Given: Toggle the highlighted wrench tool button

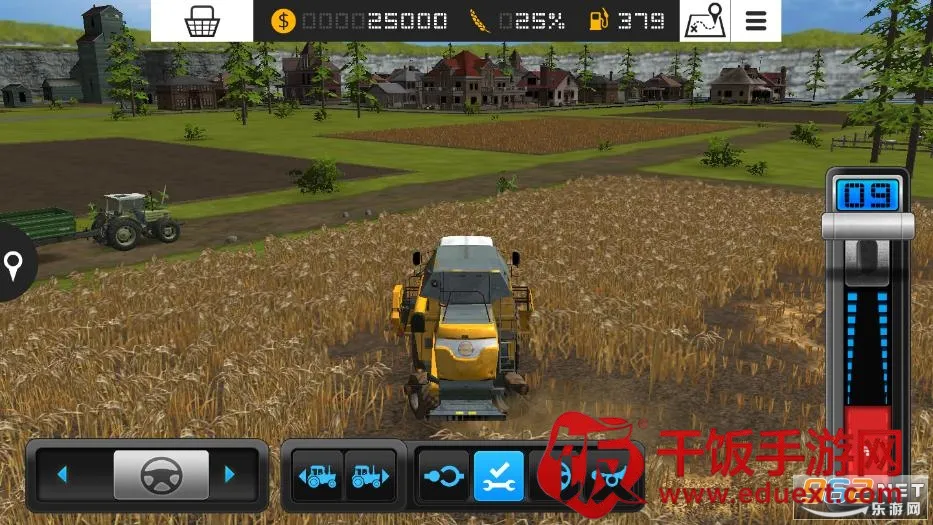Looking at the screenshot, I should (x=498, y=476).
